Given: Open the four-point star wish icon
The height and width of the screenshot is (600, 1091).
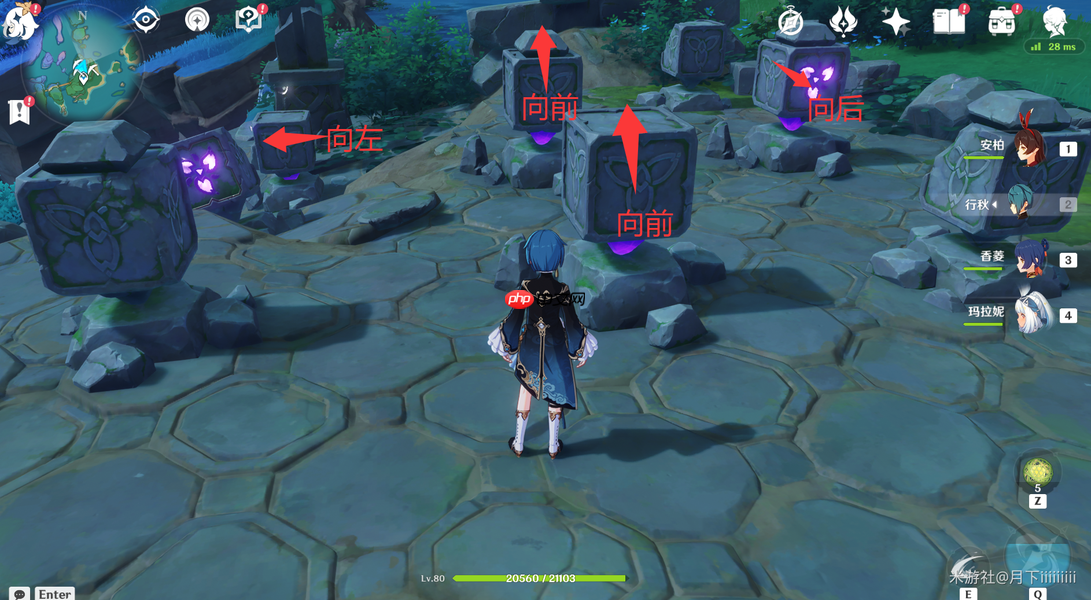Looking at the screenshot, I should pos(895,21).
